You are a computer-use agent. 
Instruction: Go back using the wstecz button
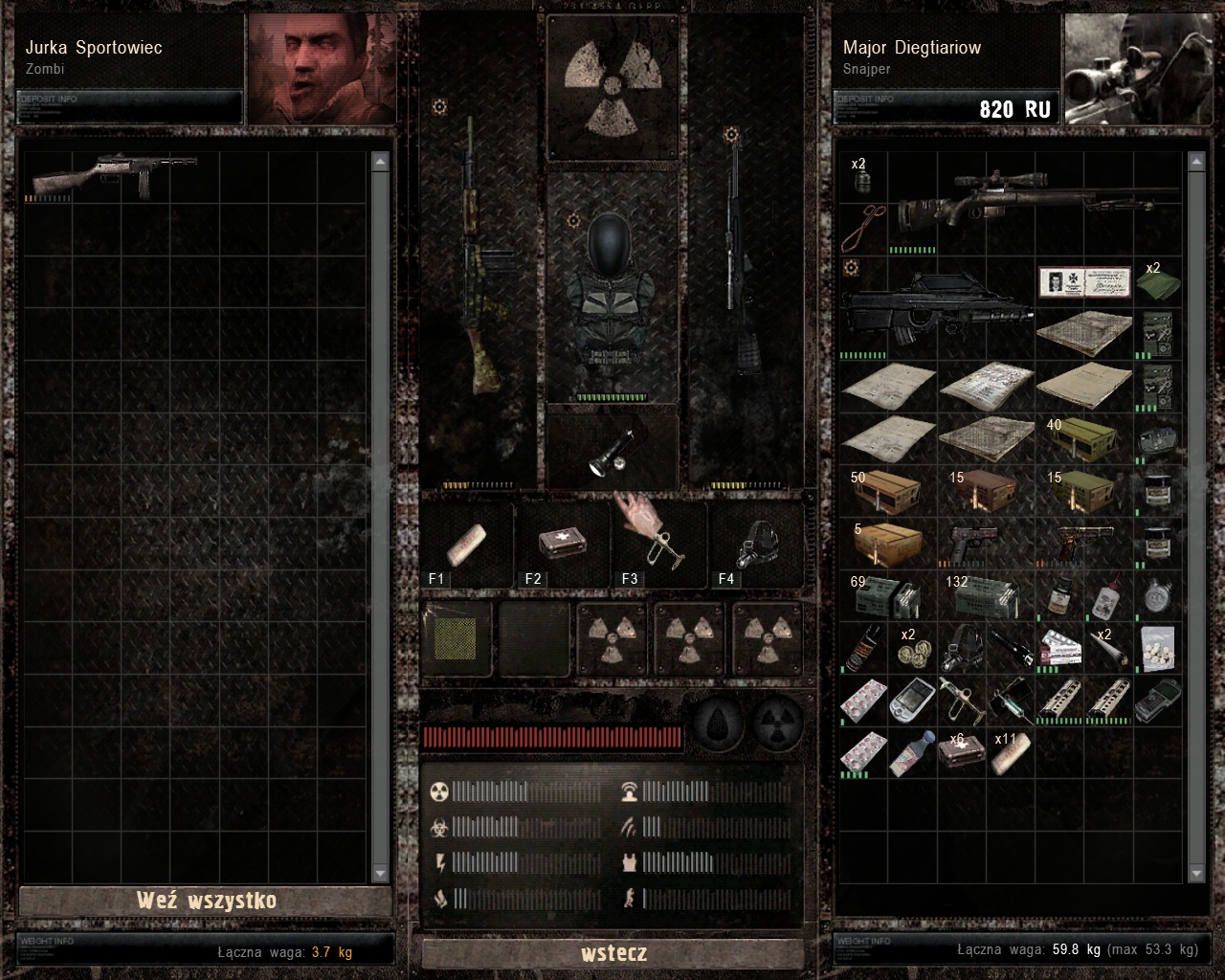click(x=613, y=953)
